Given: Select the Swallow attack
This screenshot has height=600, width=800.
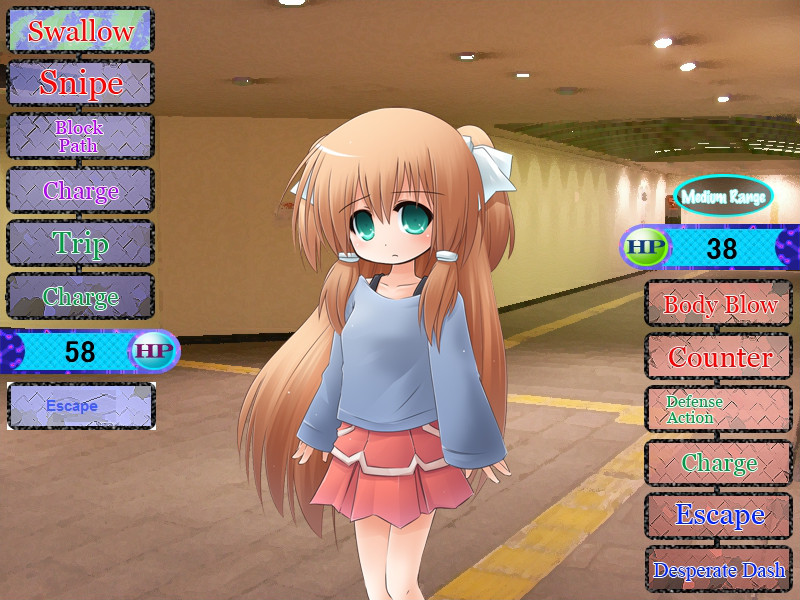Looking at the screenshot, I should [x=80, y=30].
